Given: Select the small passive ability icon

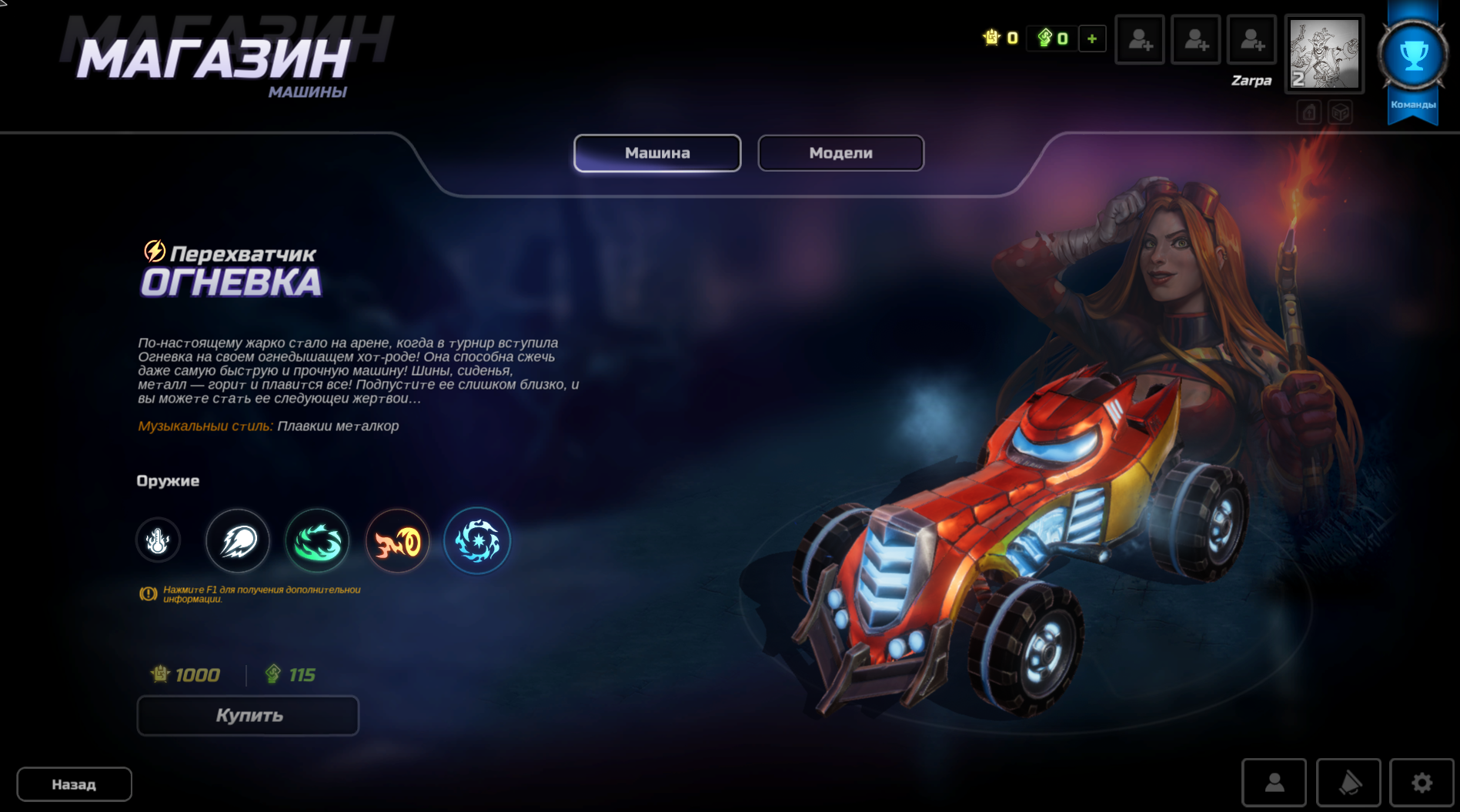Looking at the screenshot, I should click(x=158, y=540).
